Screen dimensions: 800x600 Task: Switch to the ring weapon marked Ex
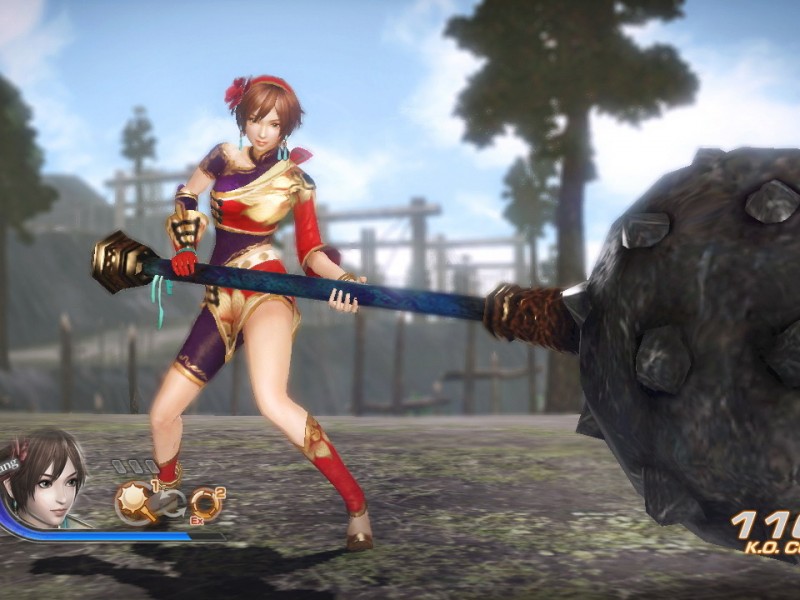(206, 503)
